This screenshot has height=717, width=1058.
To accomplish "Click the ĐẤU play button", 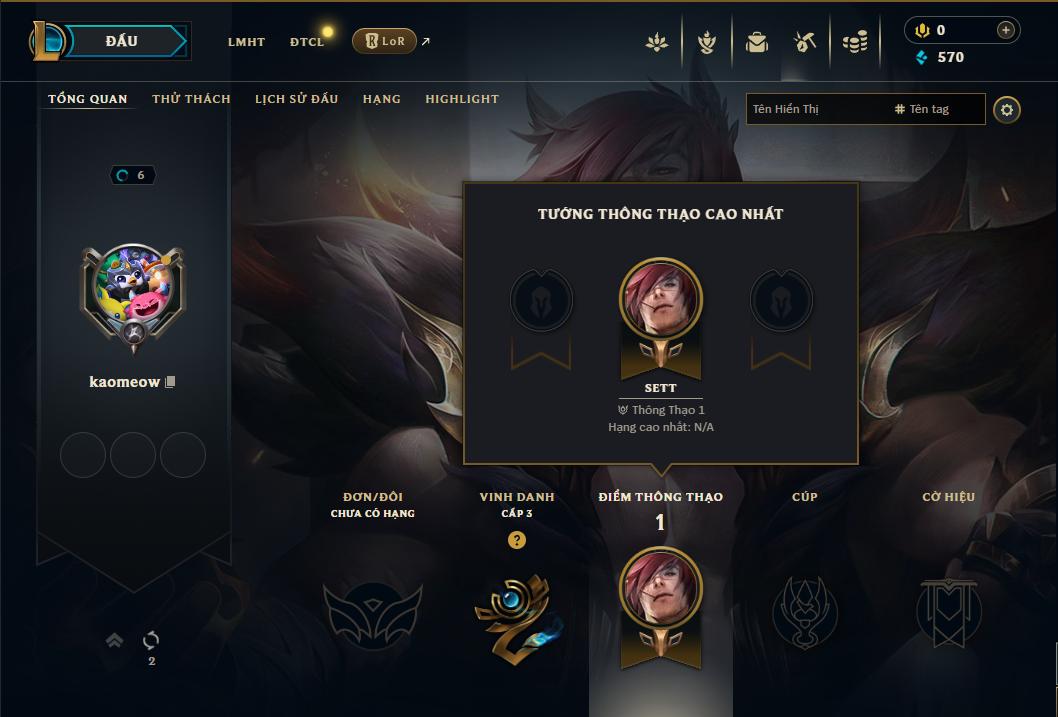I will (121, 41).
